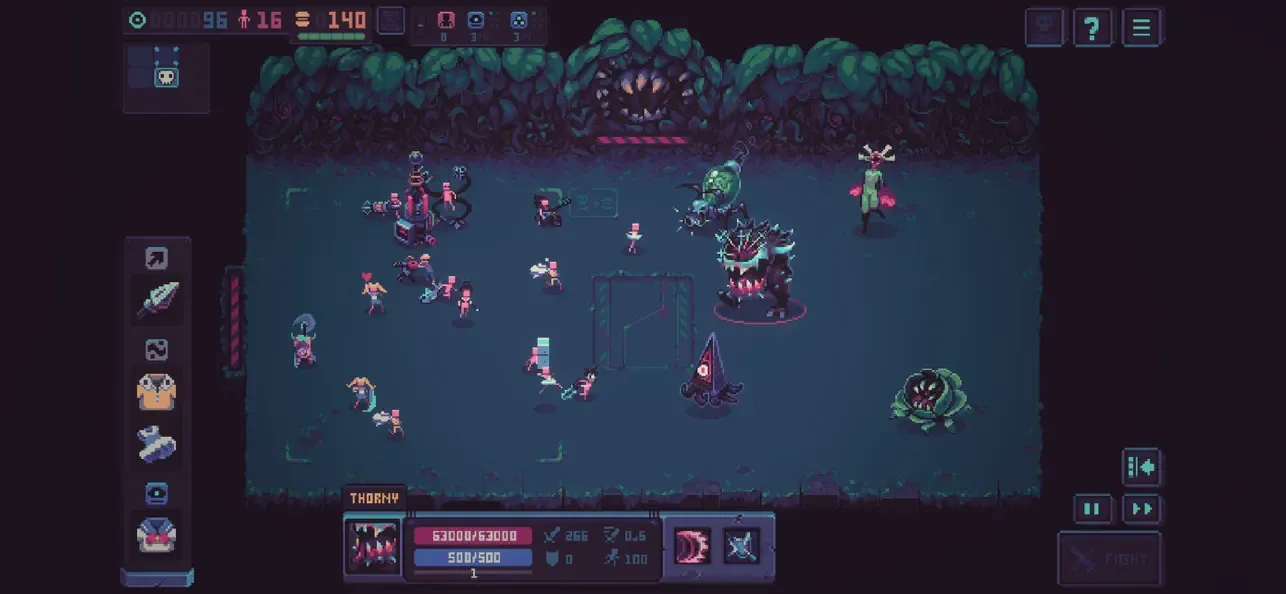The width and height of the screenshot is (1286, 594).
Task: Select the orange polo shirt item
Action: (x=157, y=391)
